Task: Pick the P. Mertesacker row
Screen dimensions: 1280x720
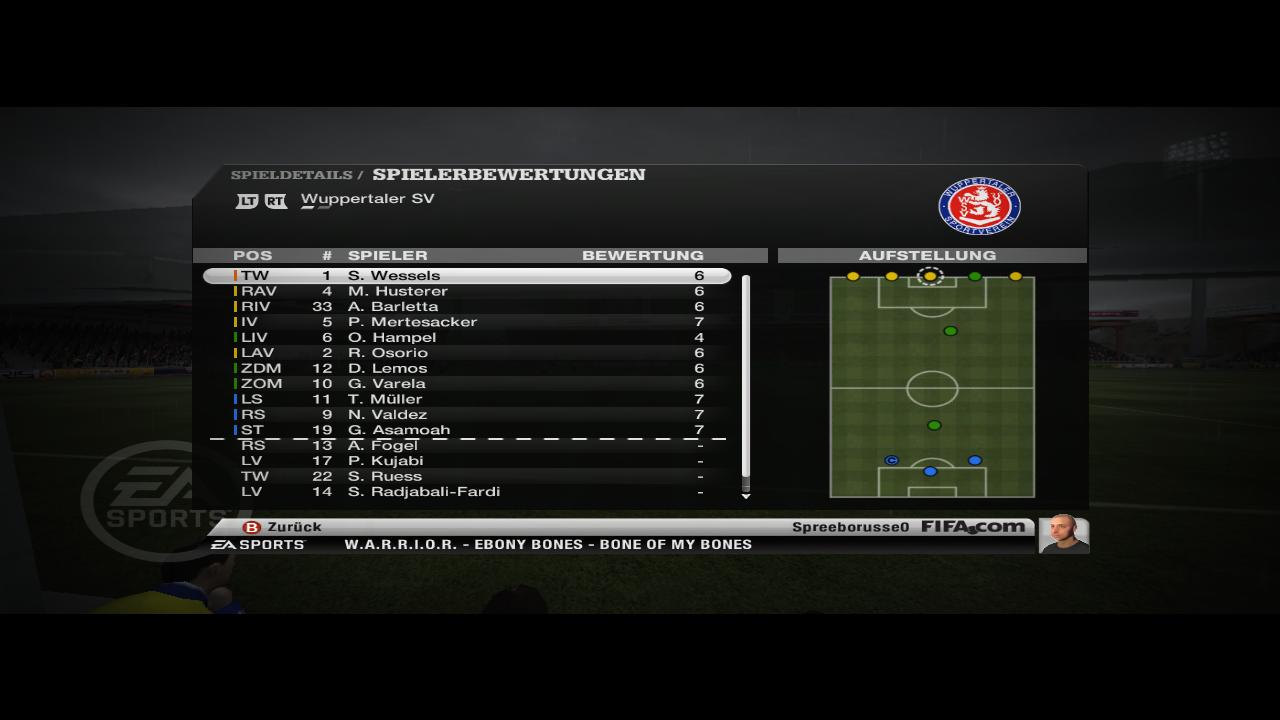Action: 467,322
